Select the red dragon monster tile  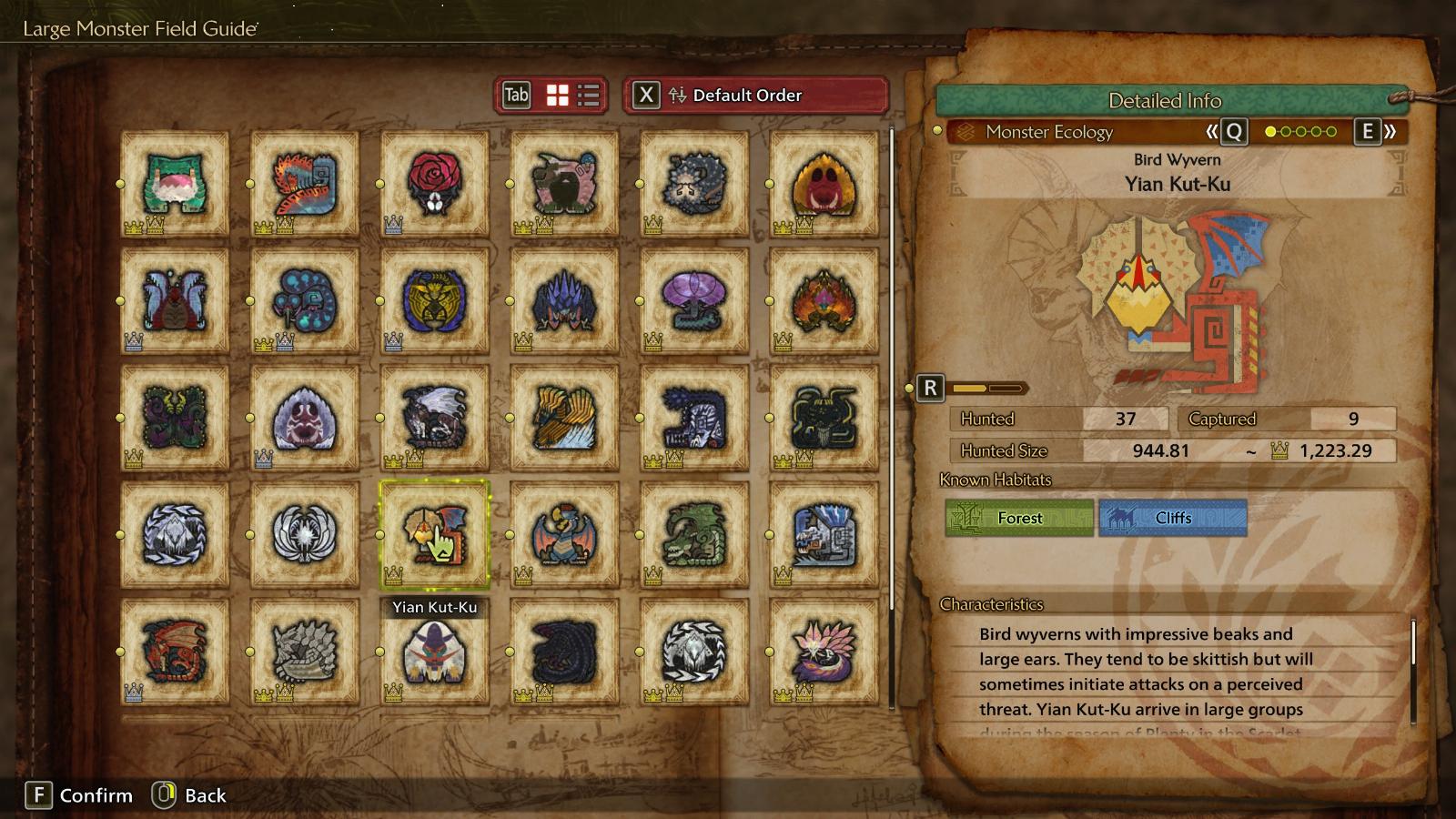point(175,652)
